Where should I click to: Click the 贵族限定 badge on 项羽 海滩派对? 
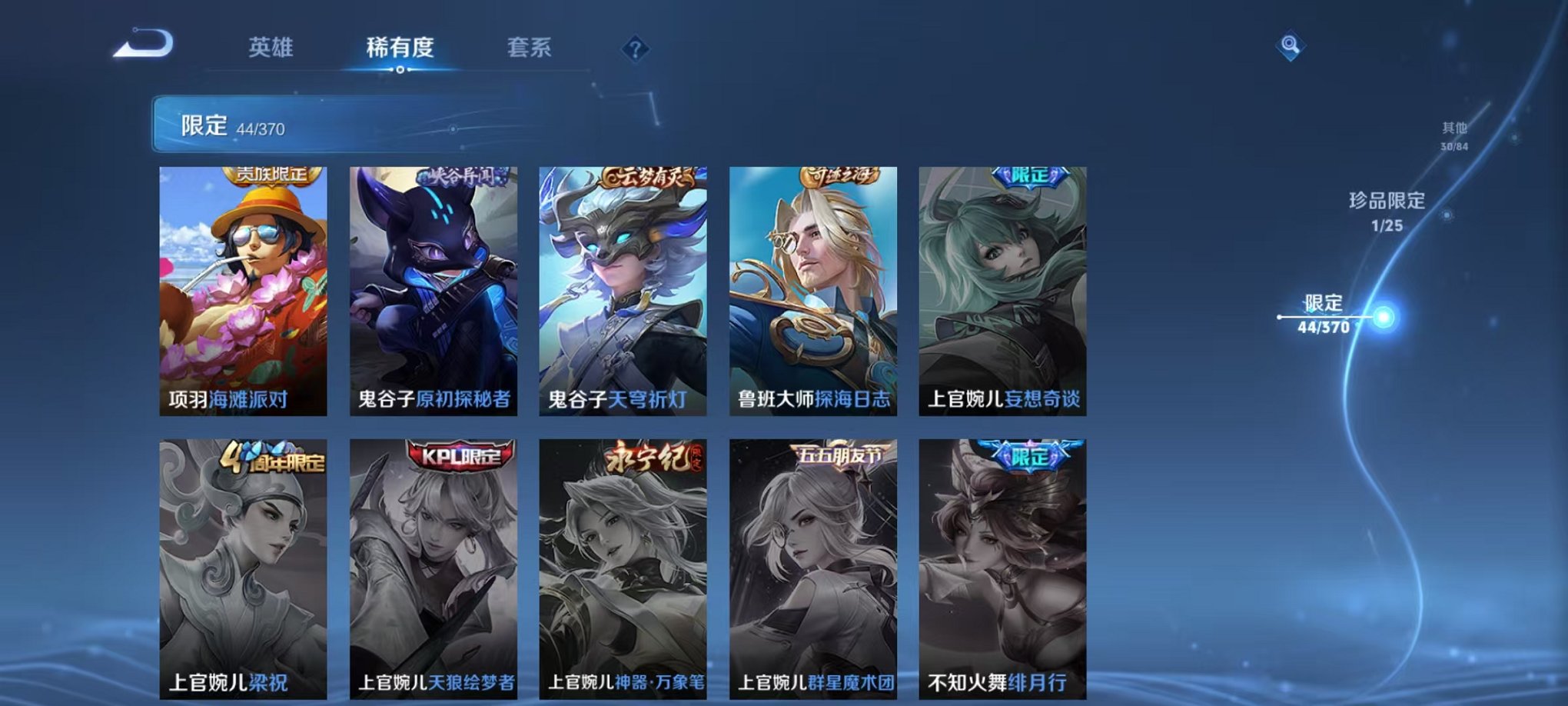(271, 175)
